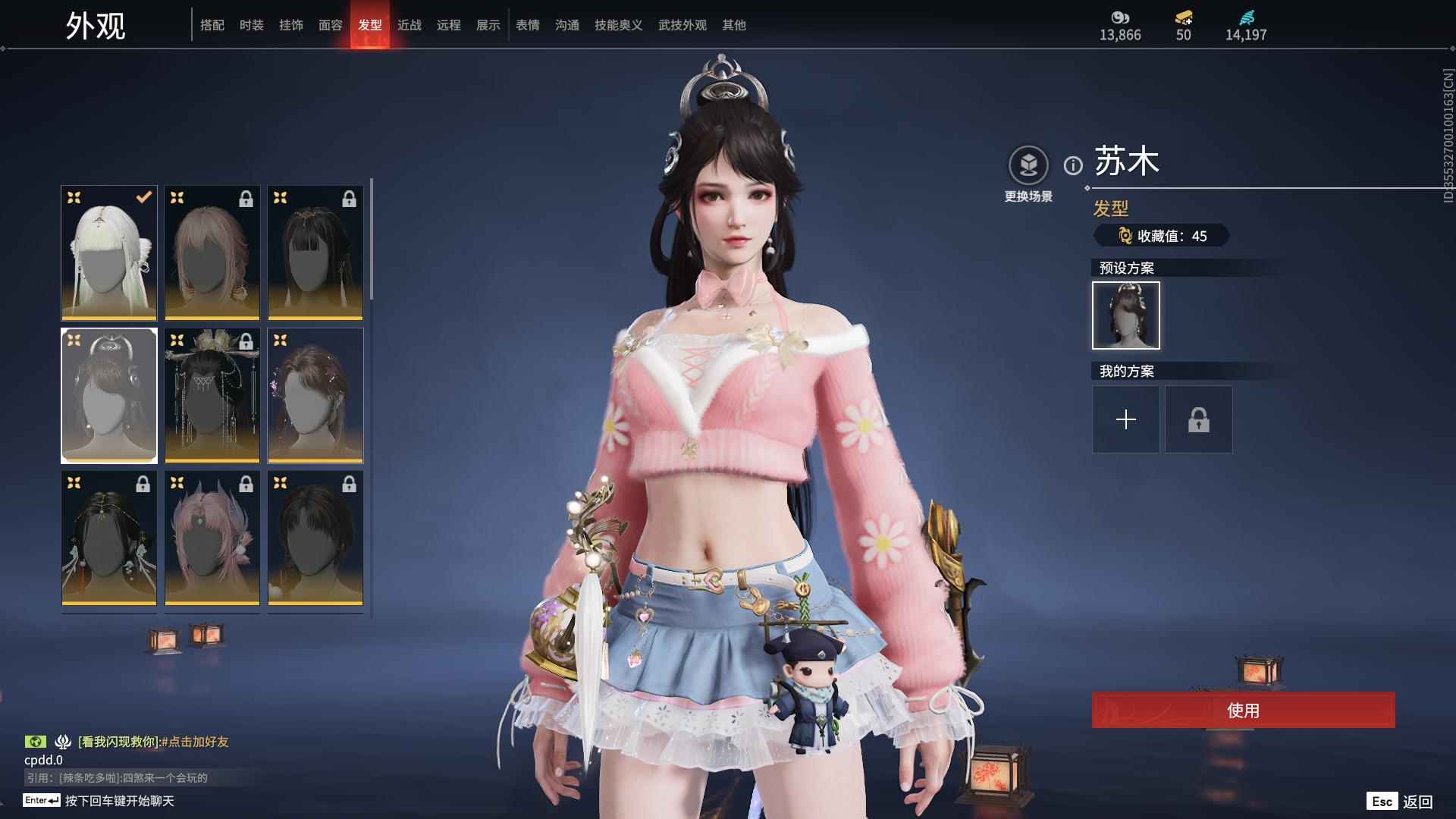Click the pink locked hairstyle thumbnail
Screen dimensions: 1456x819
point(212,538)
